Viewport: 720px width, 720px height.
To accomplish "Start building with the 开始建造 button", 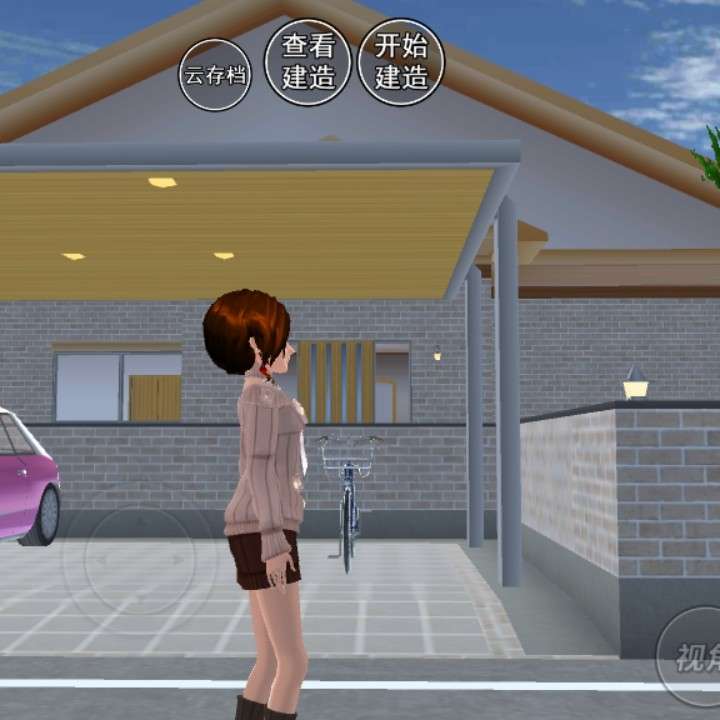I will click(401, 62).
